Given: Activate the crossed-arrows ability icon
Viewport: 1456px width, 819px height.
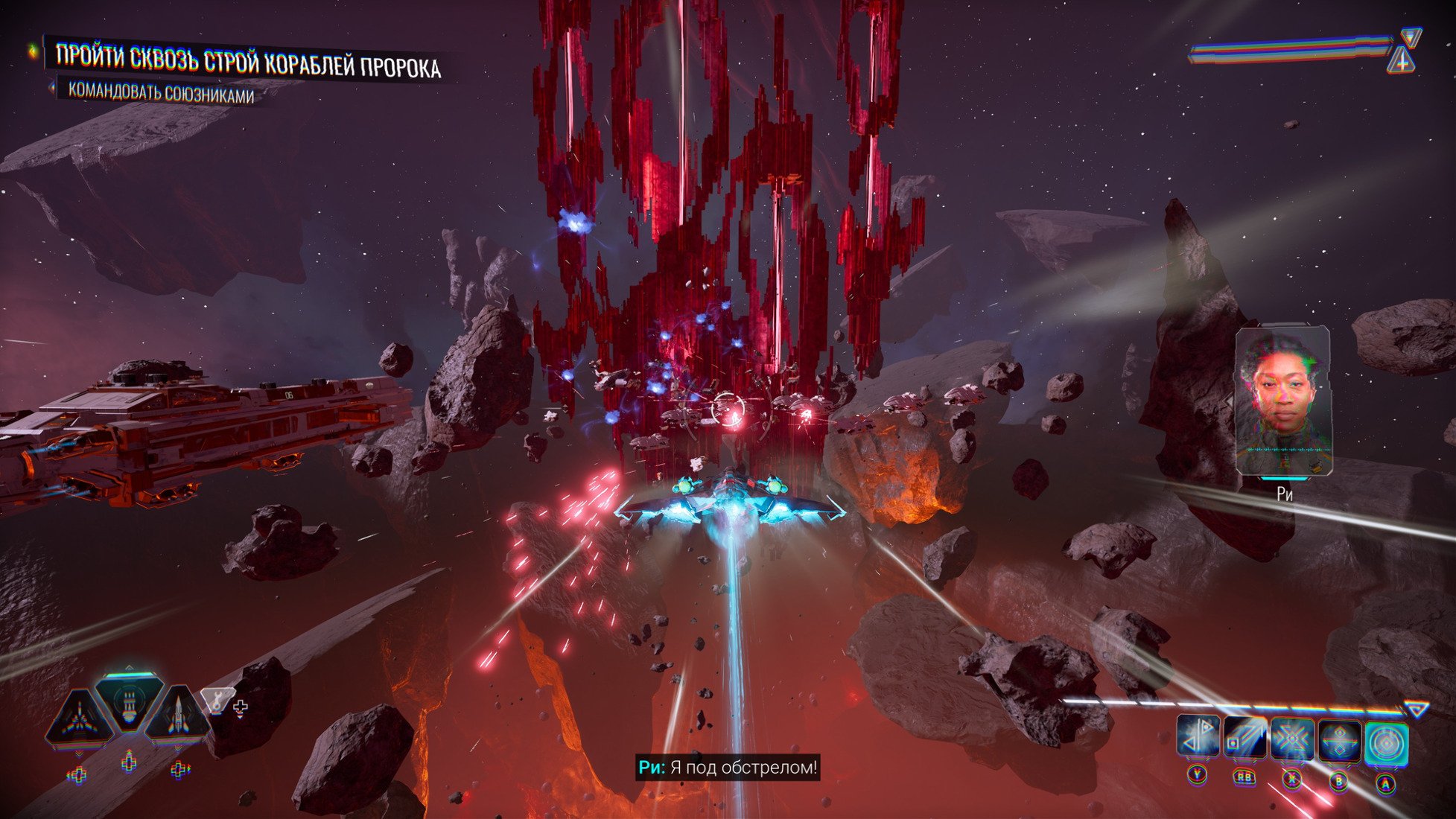Looking at the screenshot, I should [x=1291, y=739].
